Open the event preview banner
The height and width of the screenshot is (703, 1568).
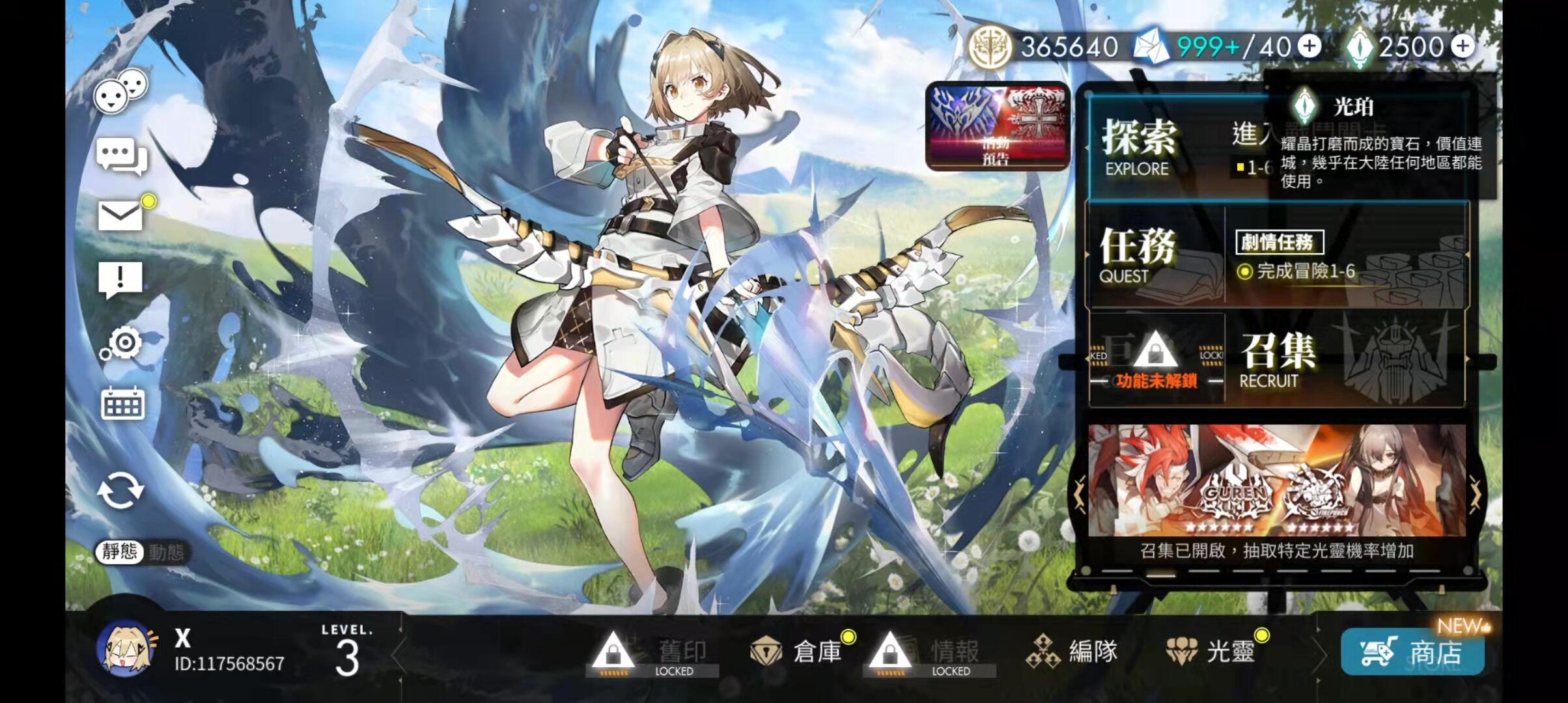(x=997, y=127)
